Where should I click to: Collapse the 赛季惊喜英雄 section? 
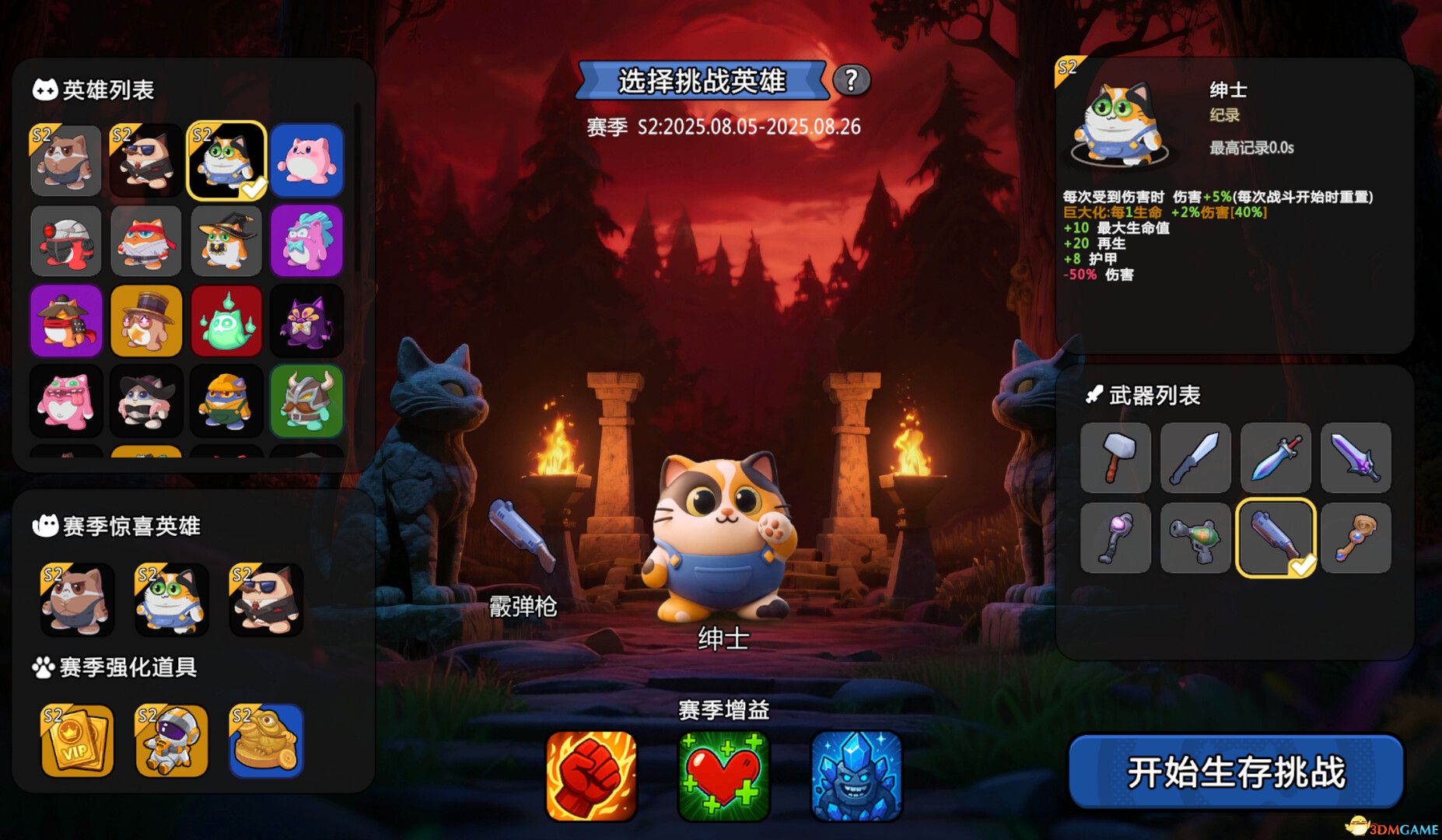[117, 526]
